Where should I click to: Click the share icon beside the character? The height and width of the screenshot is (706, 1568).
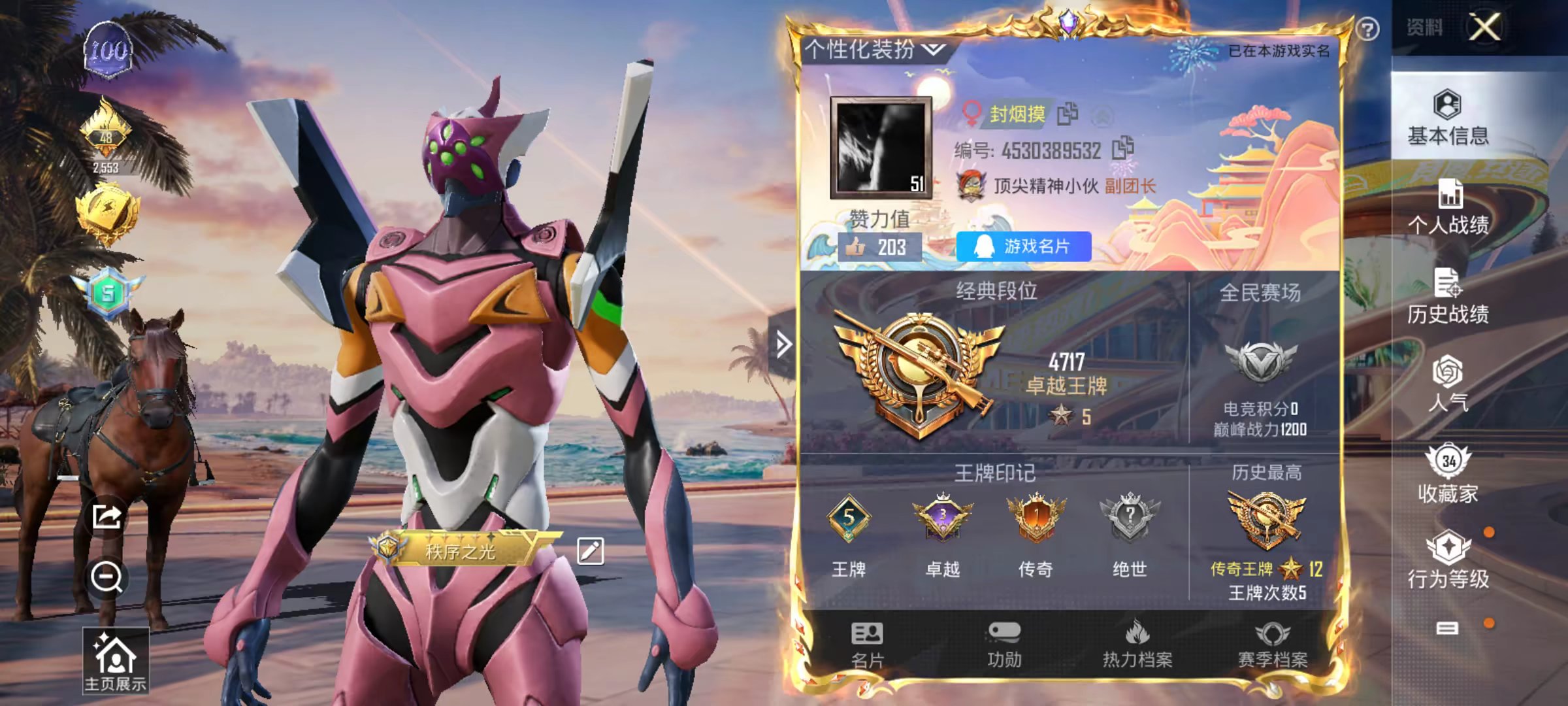point(106,517)
